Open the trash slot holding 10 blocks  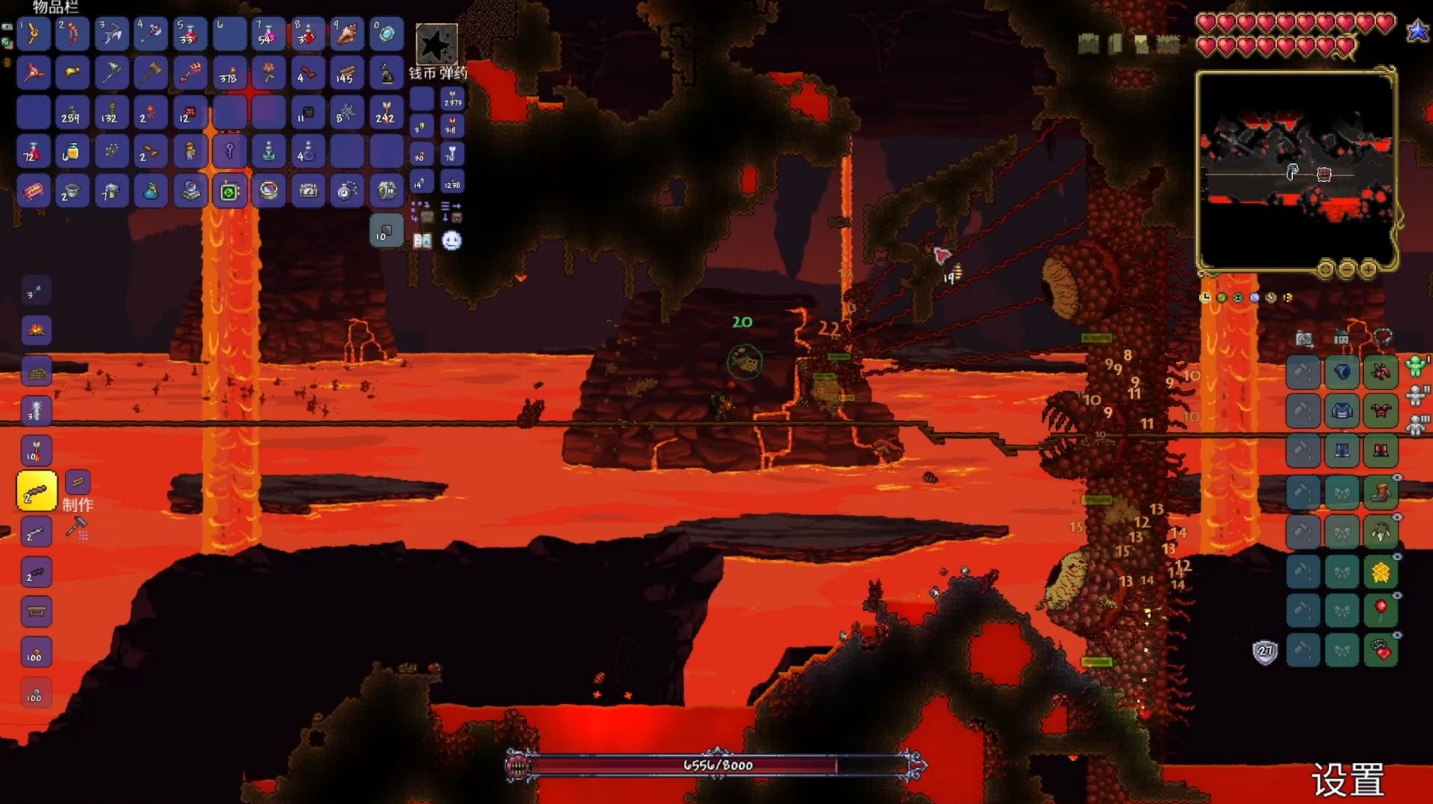[386, 231]
